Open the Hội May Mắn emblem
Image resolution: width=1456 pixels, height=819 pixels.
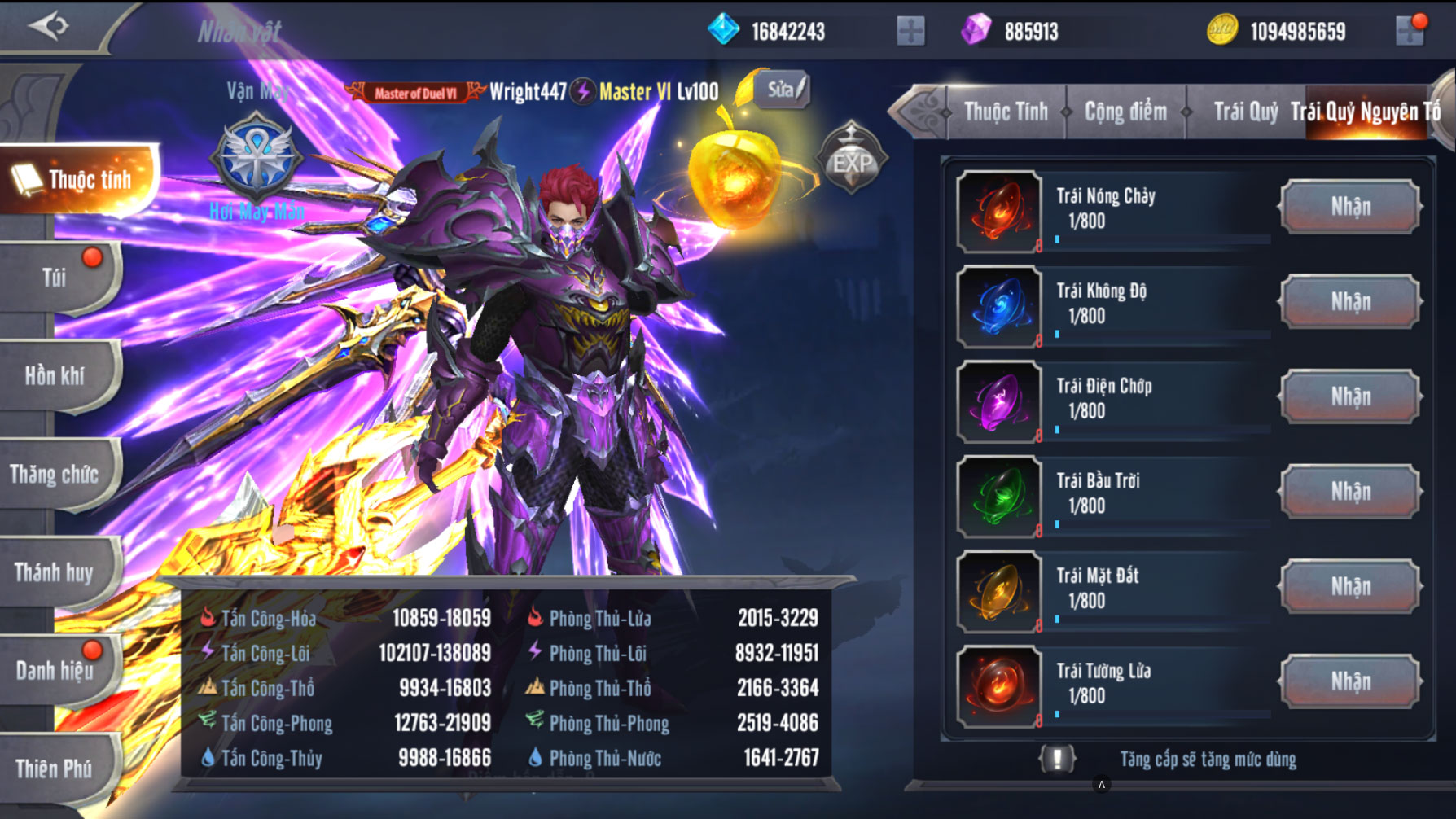click(x=257, y=159)
